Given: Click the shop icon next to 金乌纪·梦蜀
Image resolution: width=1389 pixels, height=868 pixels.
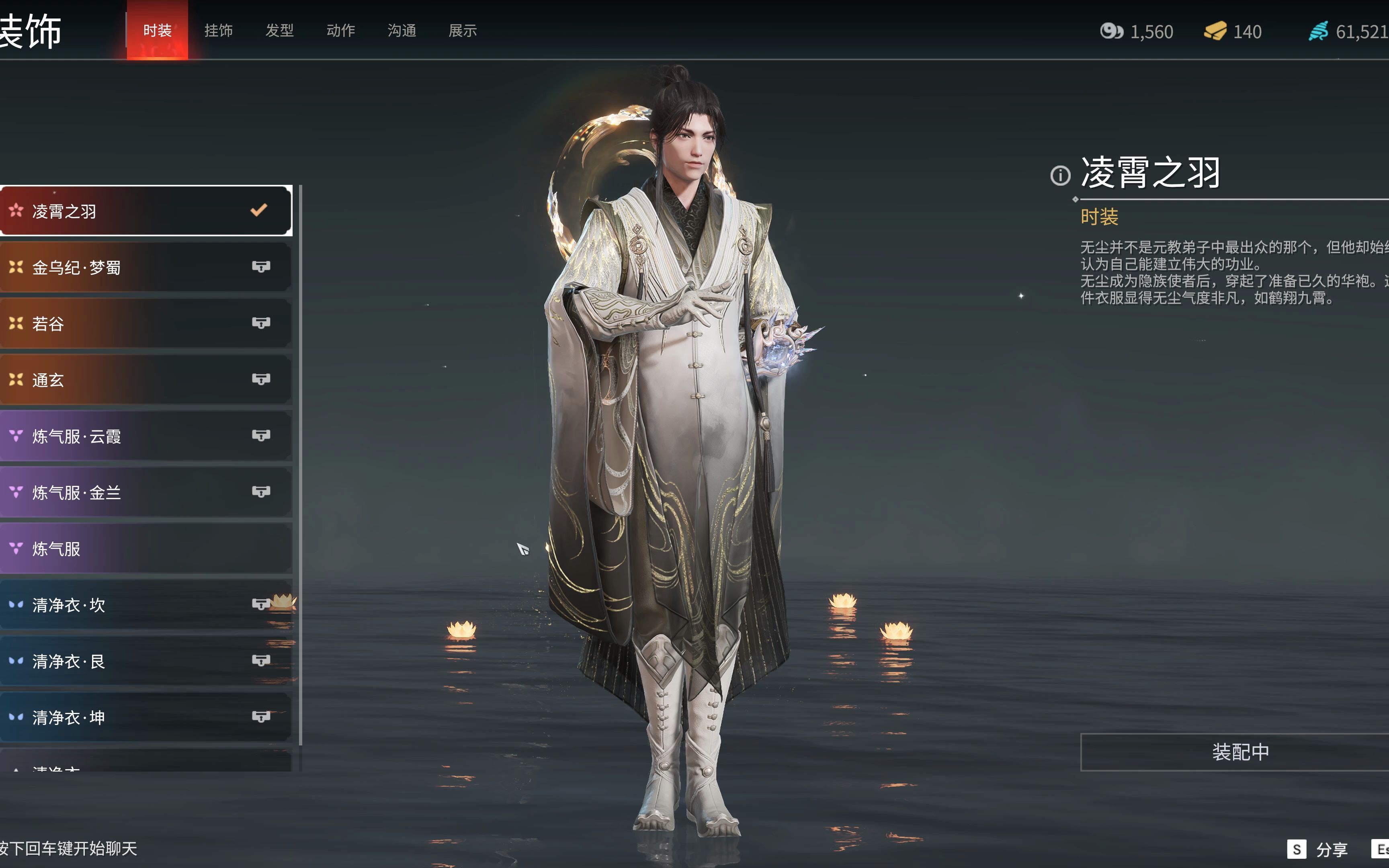Looking at the screenshot, I should [x=262, y=266].
